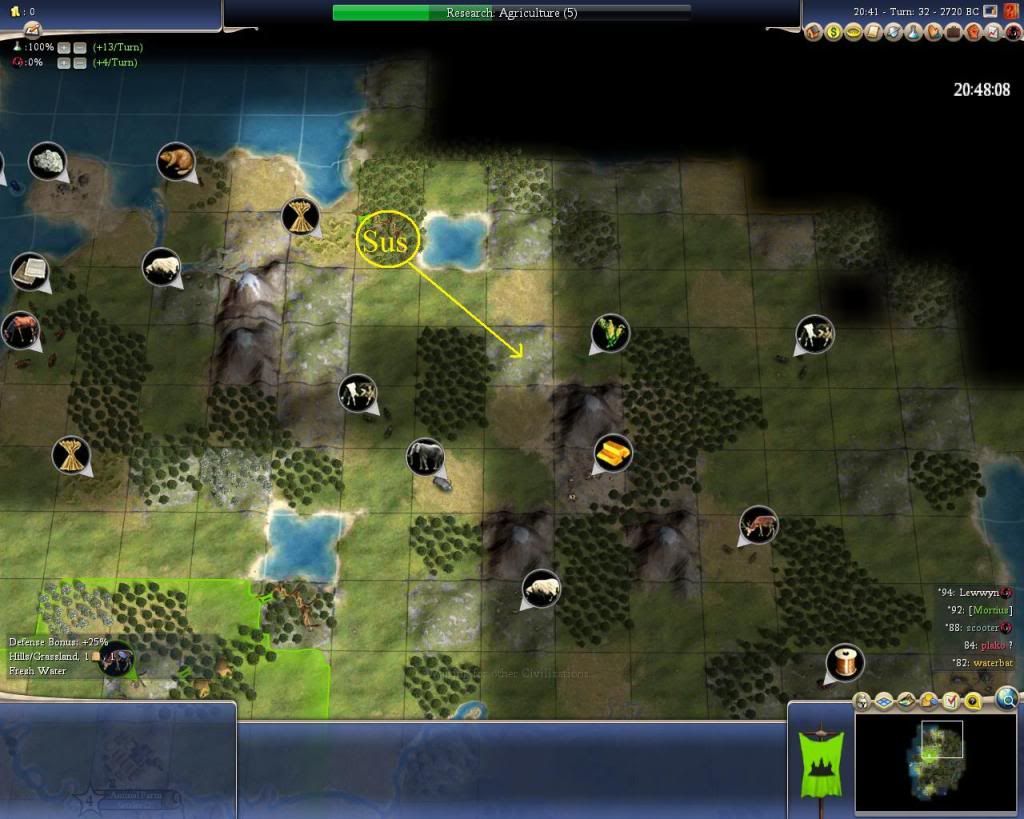Increase the espionage rate with plus button
This screenshot has width=1024, height=819.
coord(63,63)
